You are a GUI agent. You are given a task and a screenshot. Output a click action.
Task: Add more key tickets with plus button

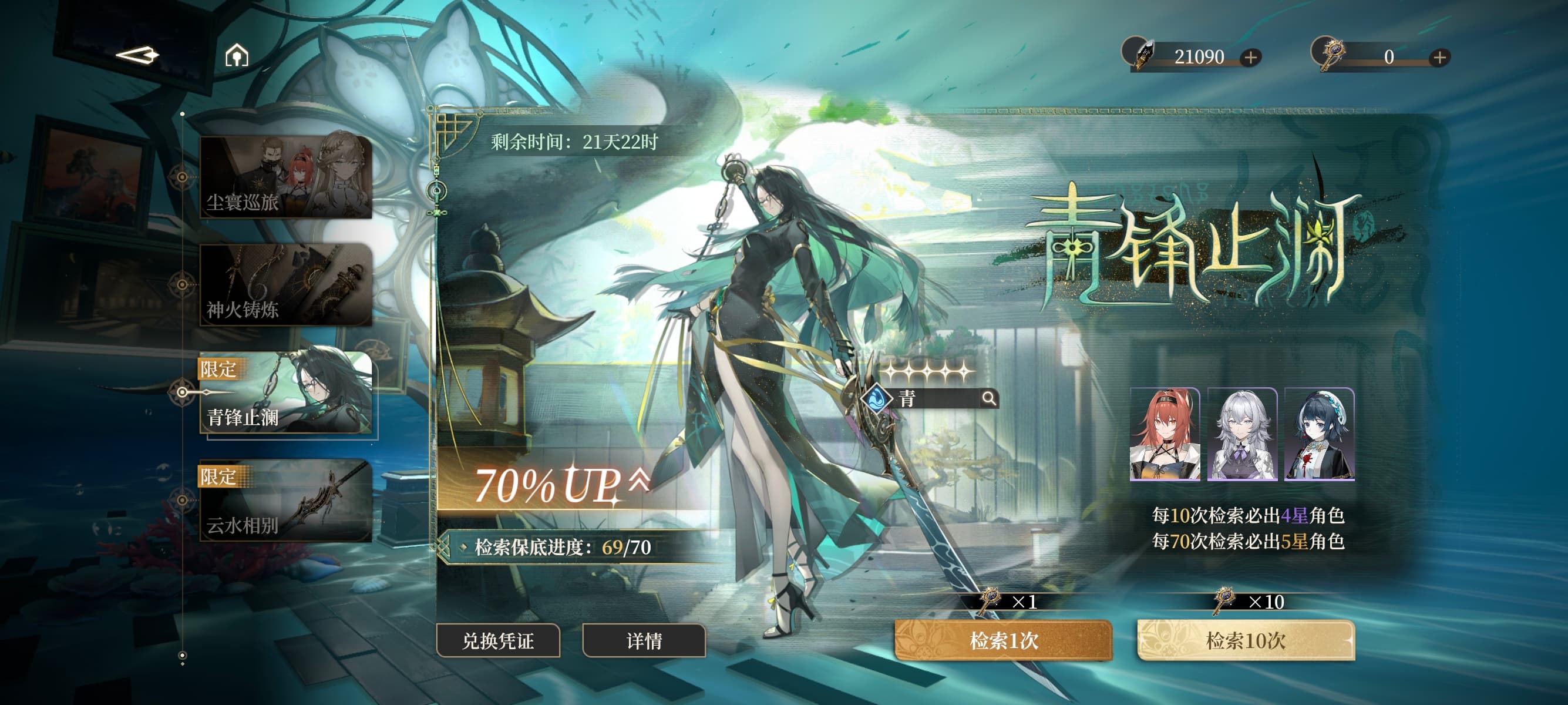1439,57
